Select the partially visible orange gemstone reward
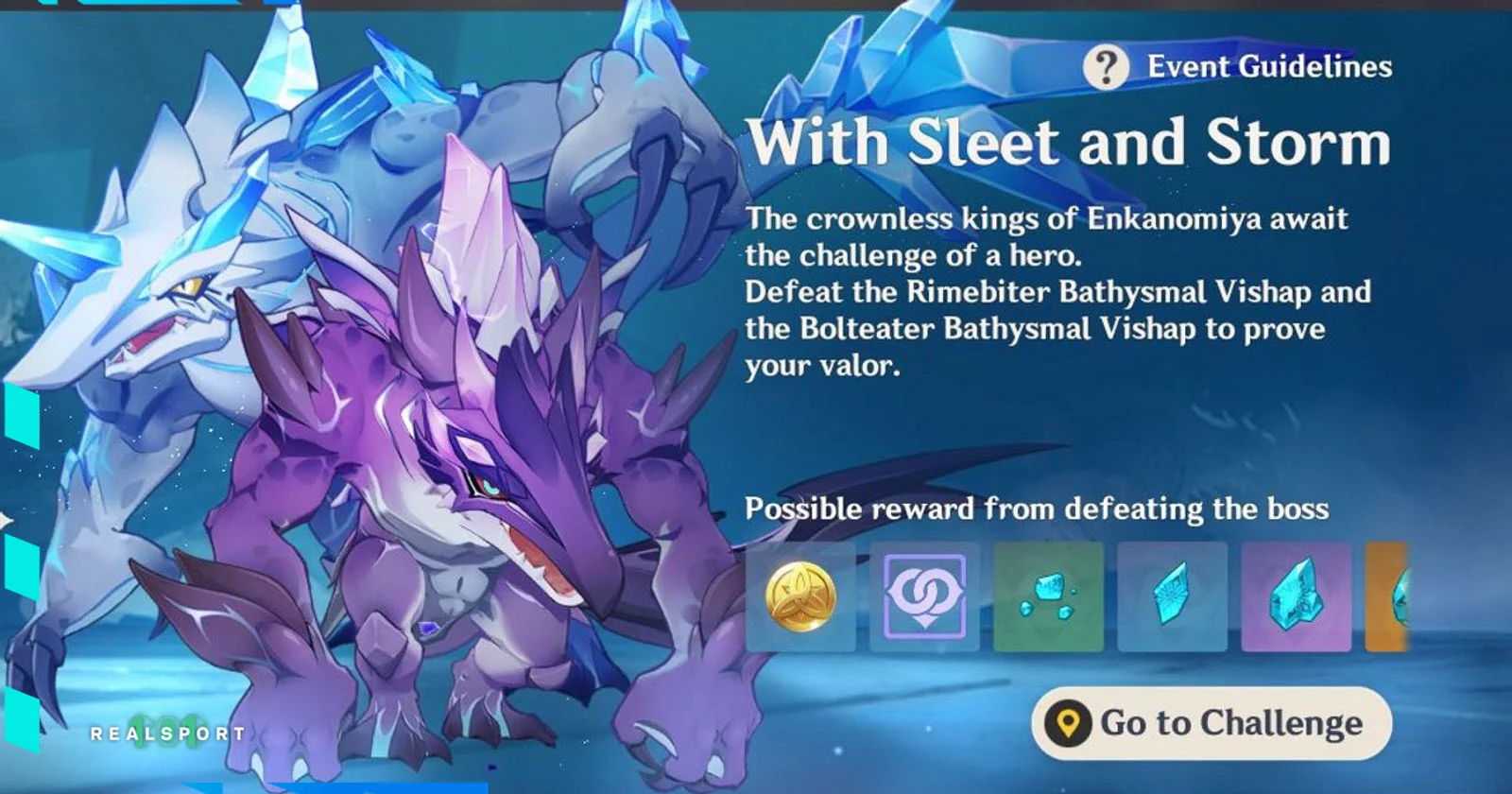1512x794 pixels. coord(1388,596)
